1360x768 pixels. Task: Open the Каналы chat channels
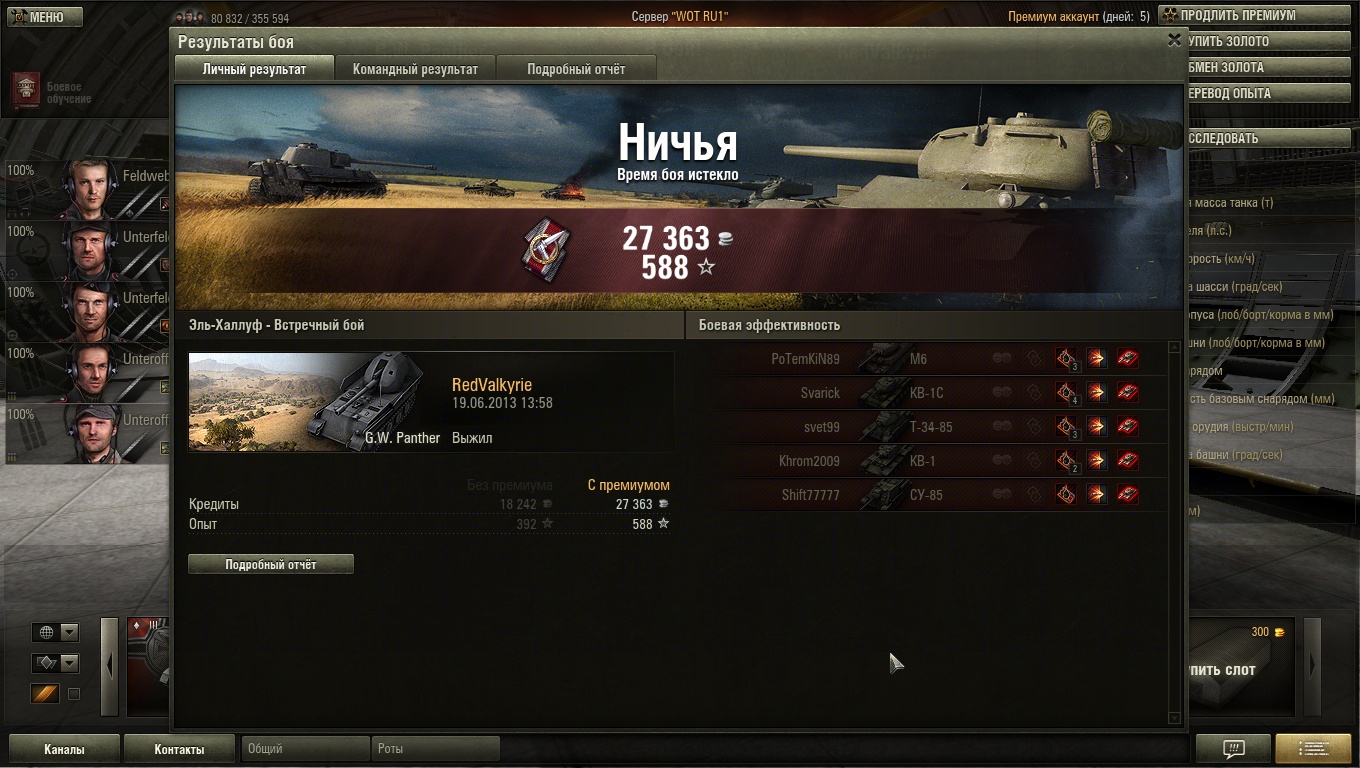click(64, 749)
